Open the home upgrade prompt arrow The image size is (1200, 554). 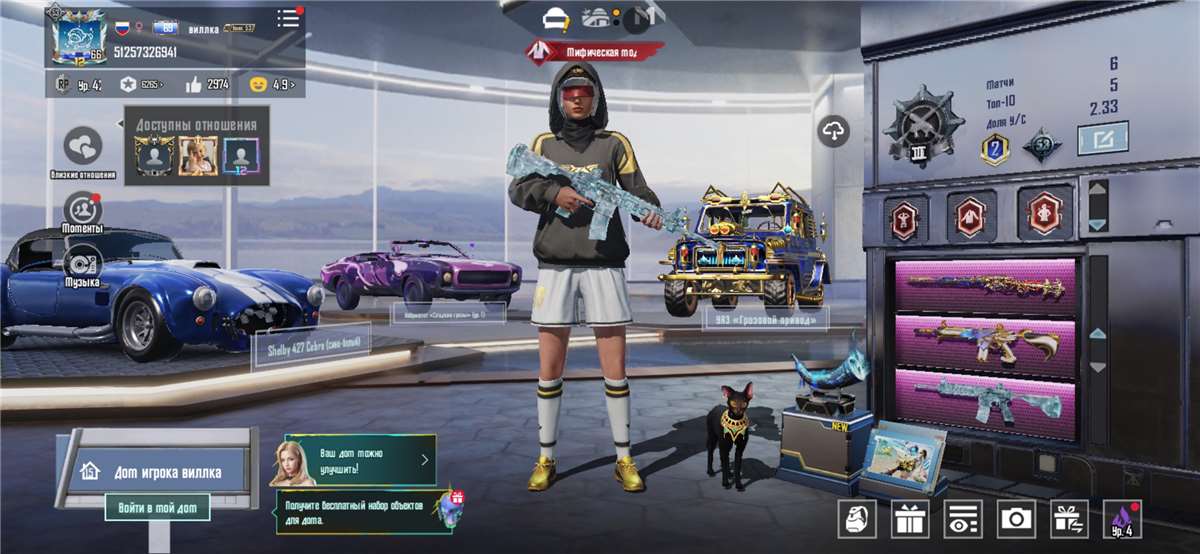point(425,460)
